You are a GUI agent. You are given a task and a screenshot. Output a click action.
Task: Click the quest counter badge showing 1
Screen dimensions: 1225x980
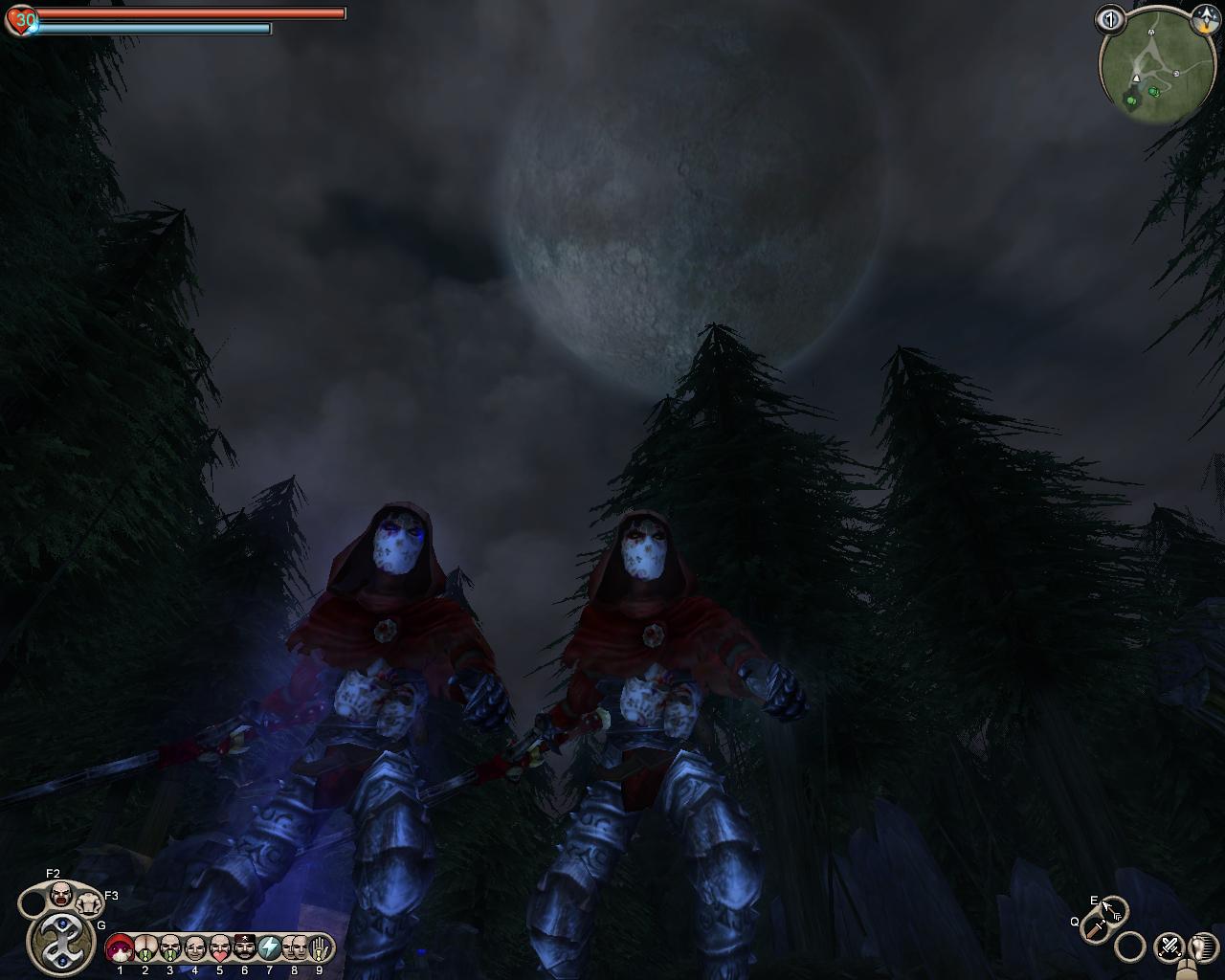pos(1110,18)
